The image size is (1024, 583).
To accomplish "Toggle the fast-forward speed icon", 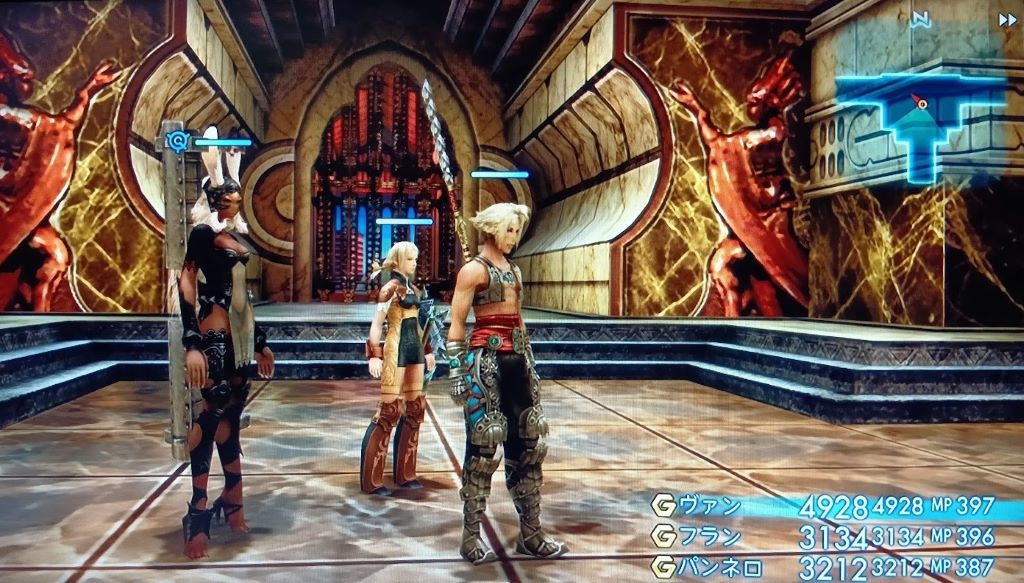I will [1007, 18].
